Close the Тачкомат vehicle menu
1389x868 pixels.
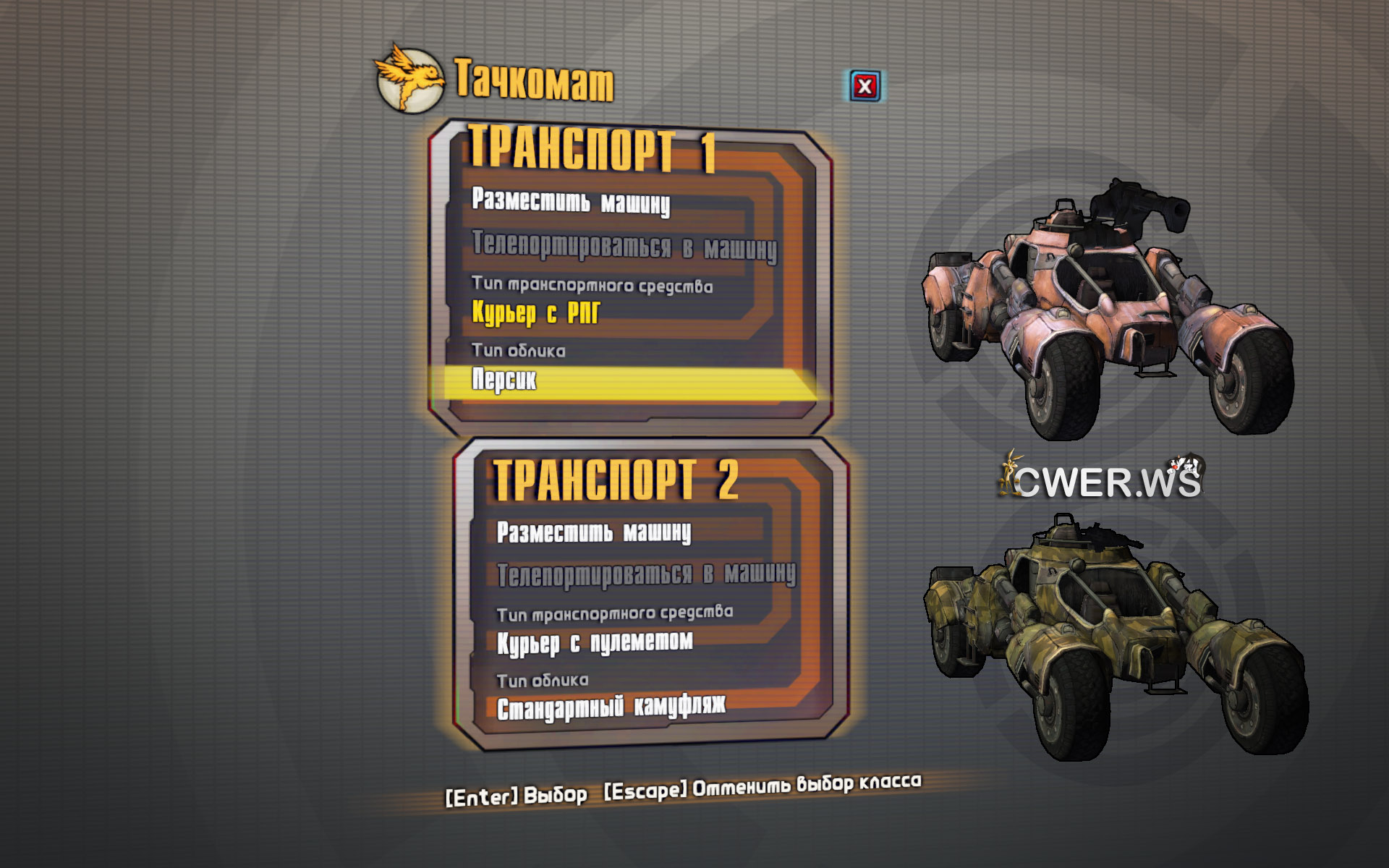pos(865,87)
